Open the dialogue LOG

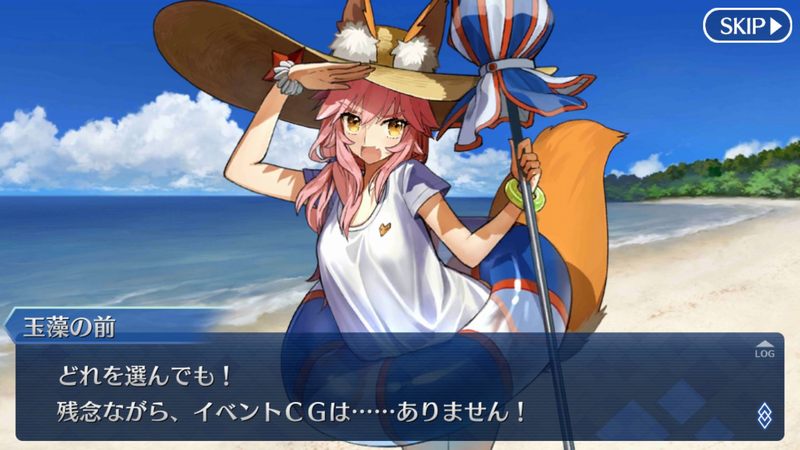[x=765, y=349]
